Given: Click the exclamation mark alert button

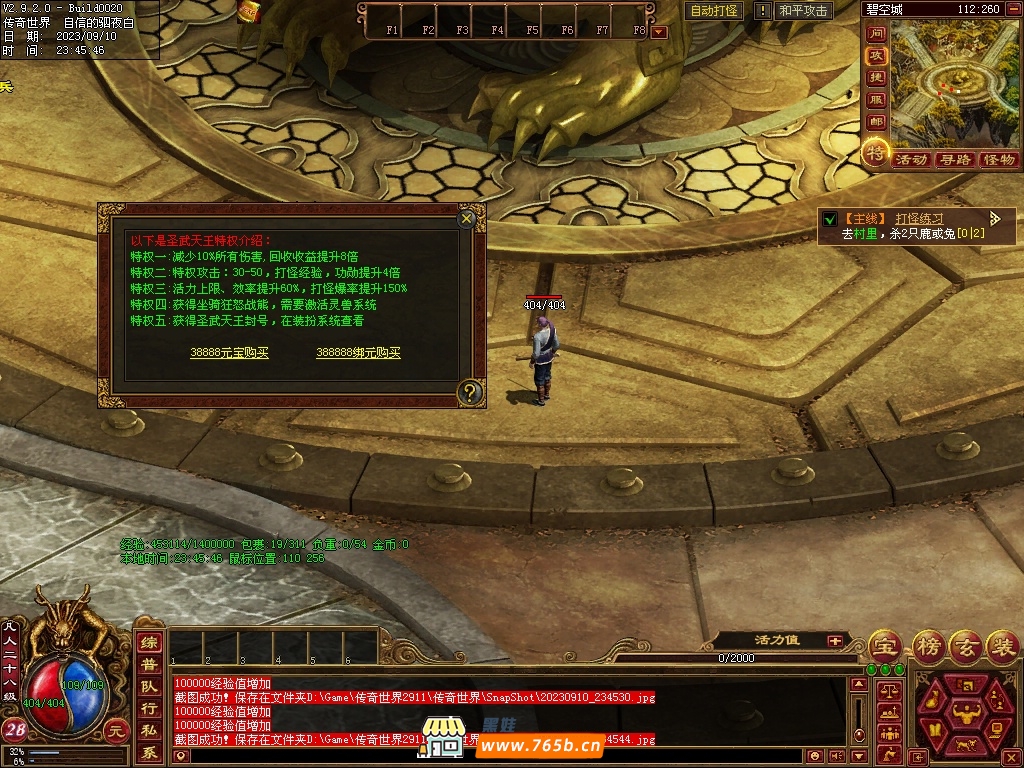Looking at the screenshot, I should pyautogui.click(x=763, y=11).
